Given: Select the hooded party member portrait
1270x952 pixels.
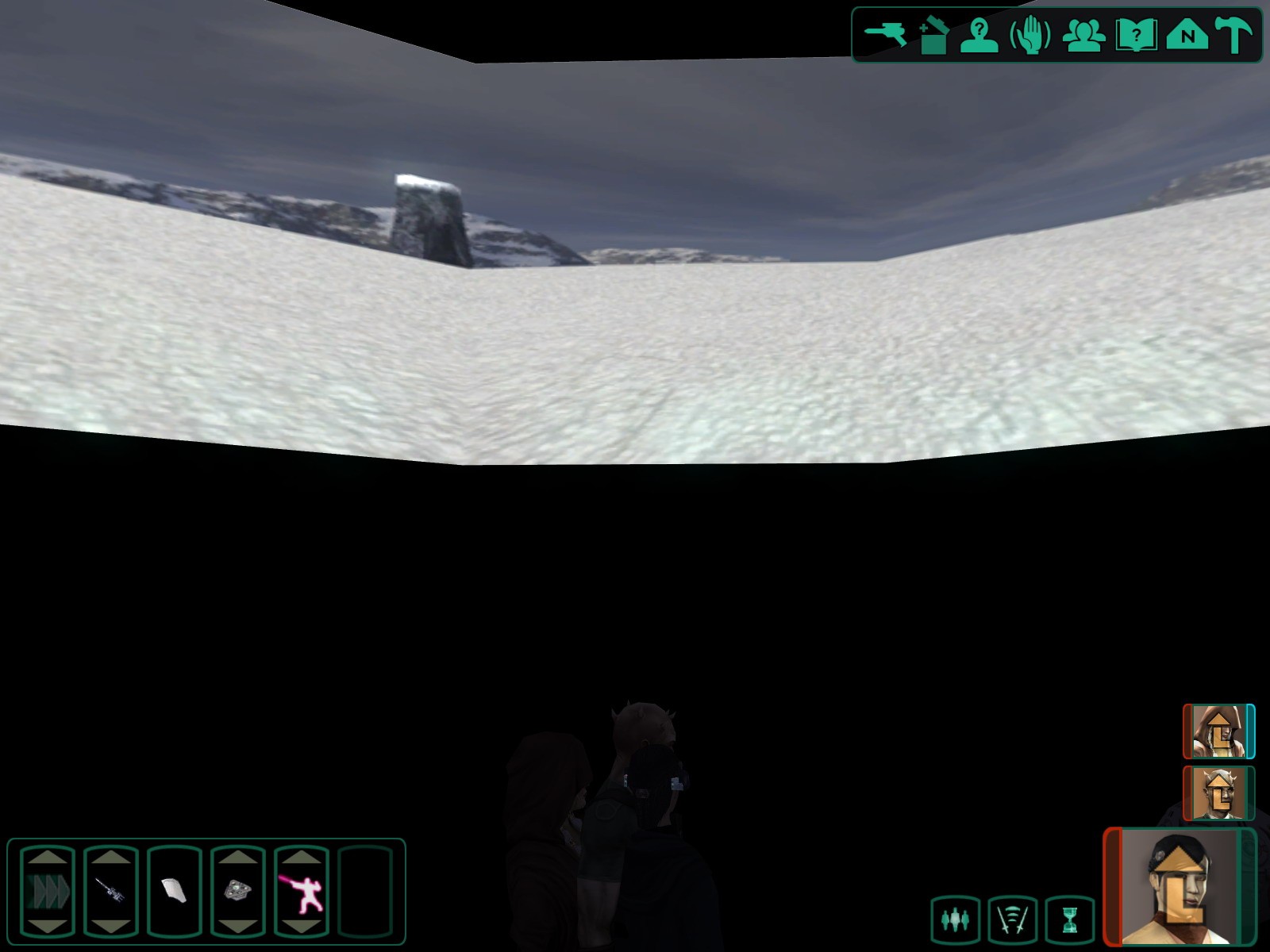Looking at the screenshot, I should [x=1218, y=731].
